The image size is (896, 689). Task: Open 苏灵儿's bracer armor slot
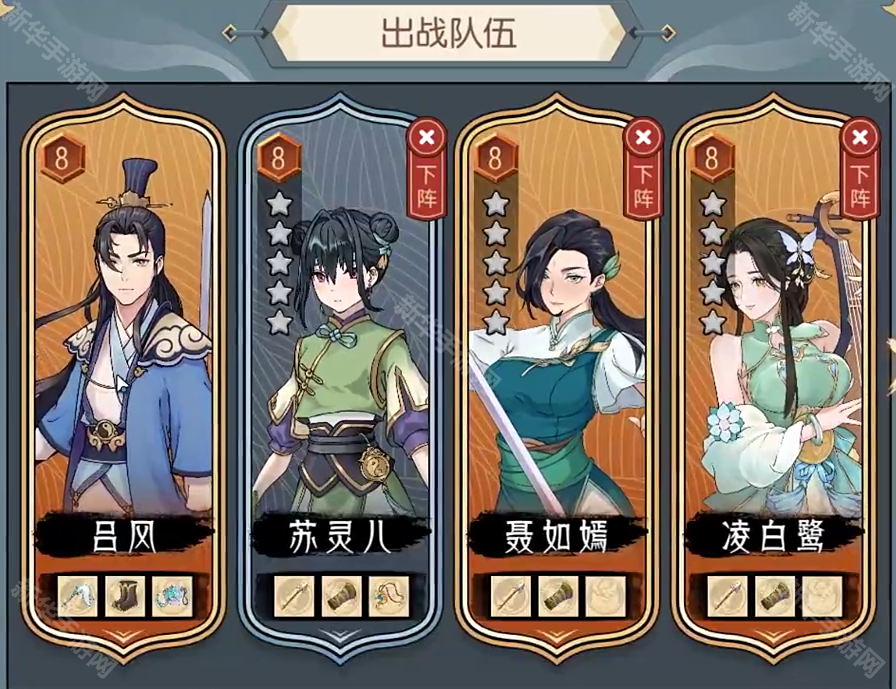point(341,597)
